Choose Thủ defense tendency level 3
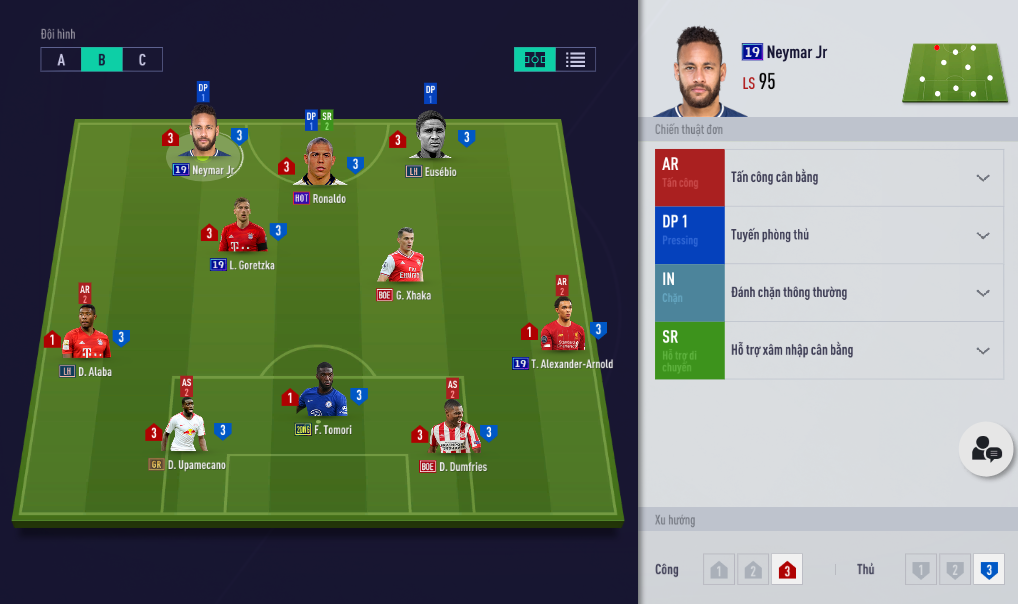The width and height of the screenshot is (1018, 604). click(989, 570)
